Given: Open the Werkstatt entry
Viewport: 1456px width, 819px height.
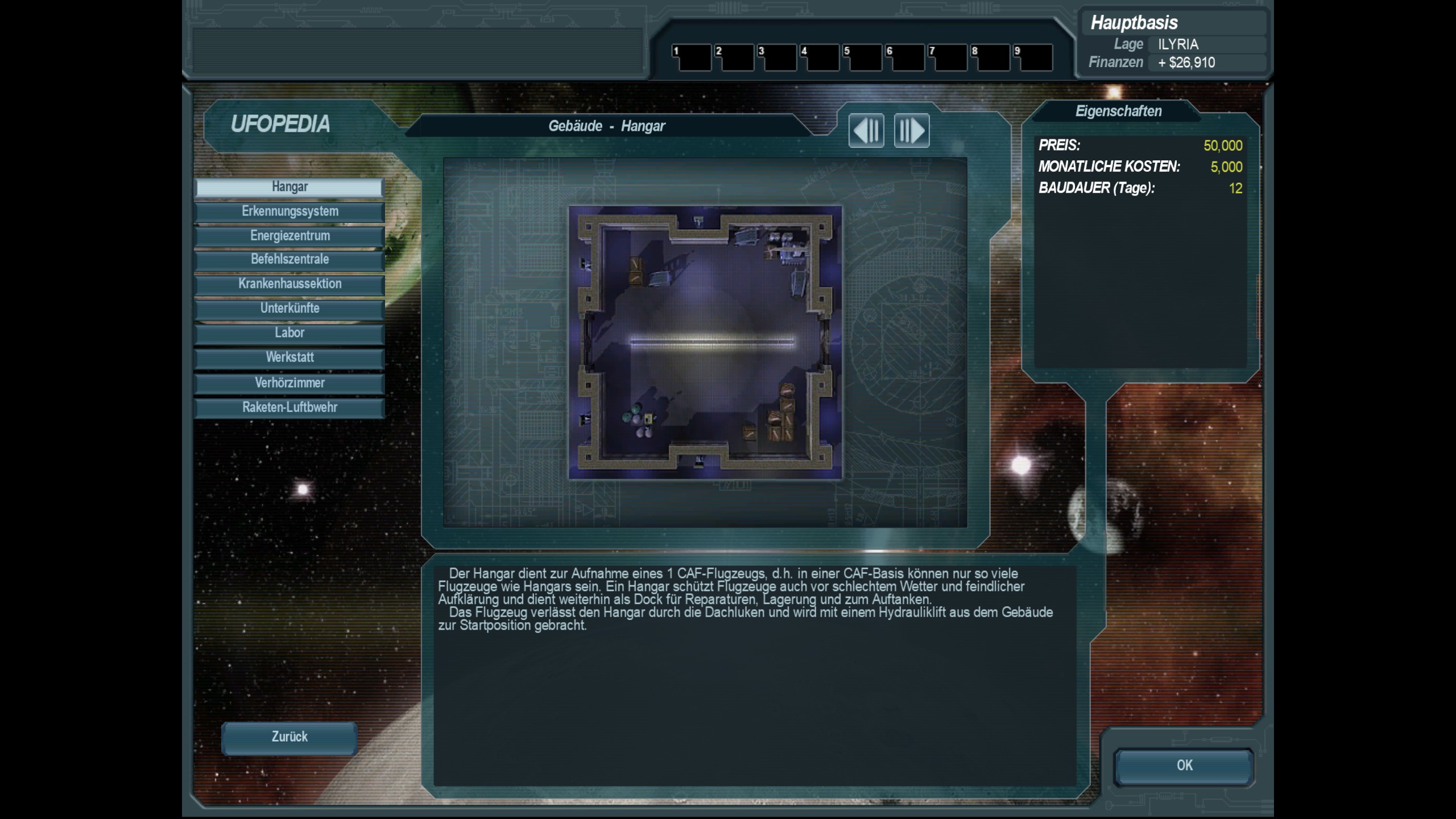Looking at the screenshot, I should pos(289,358).
